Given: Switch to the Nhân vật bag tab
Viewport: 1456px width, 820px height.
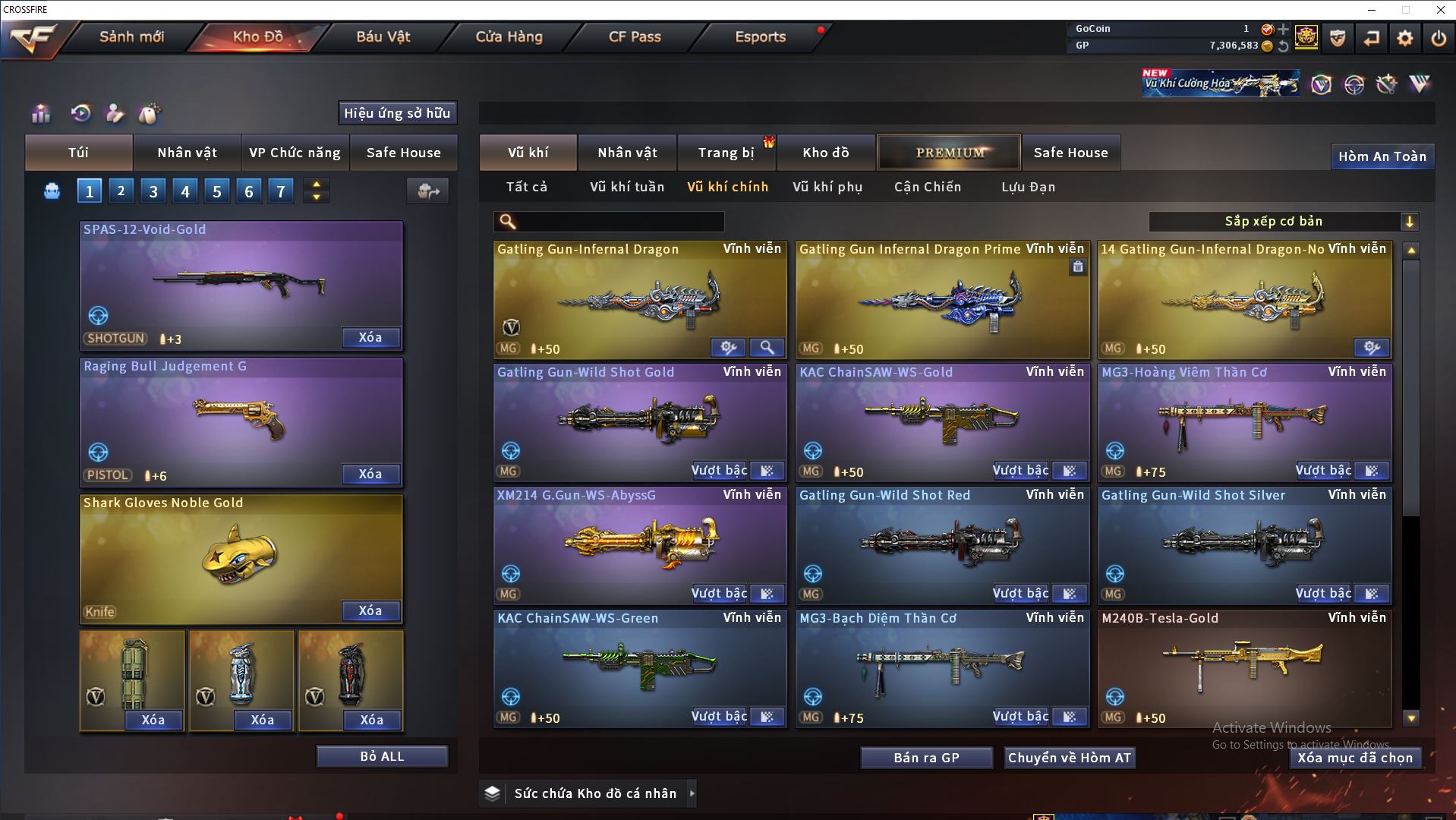Looking at the screenshot, I should click(x=187, y=153).
